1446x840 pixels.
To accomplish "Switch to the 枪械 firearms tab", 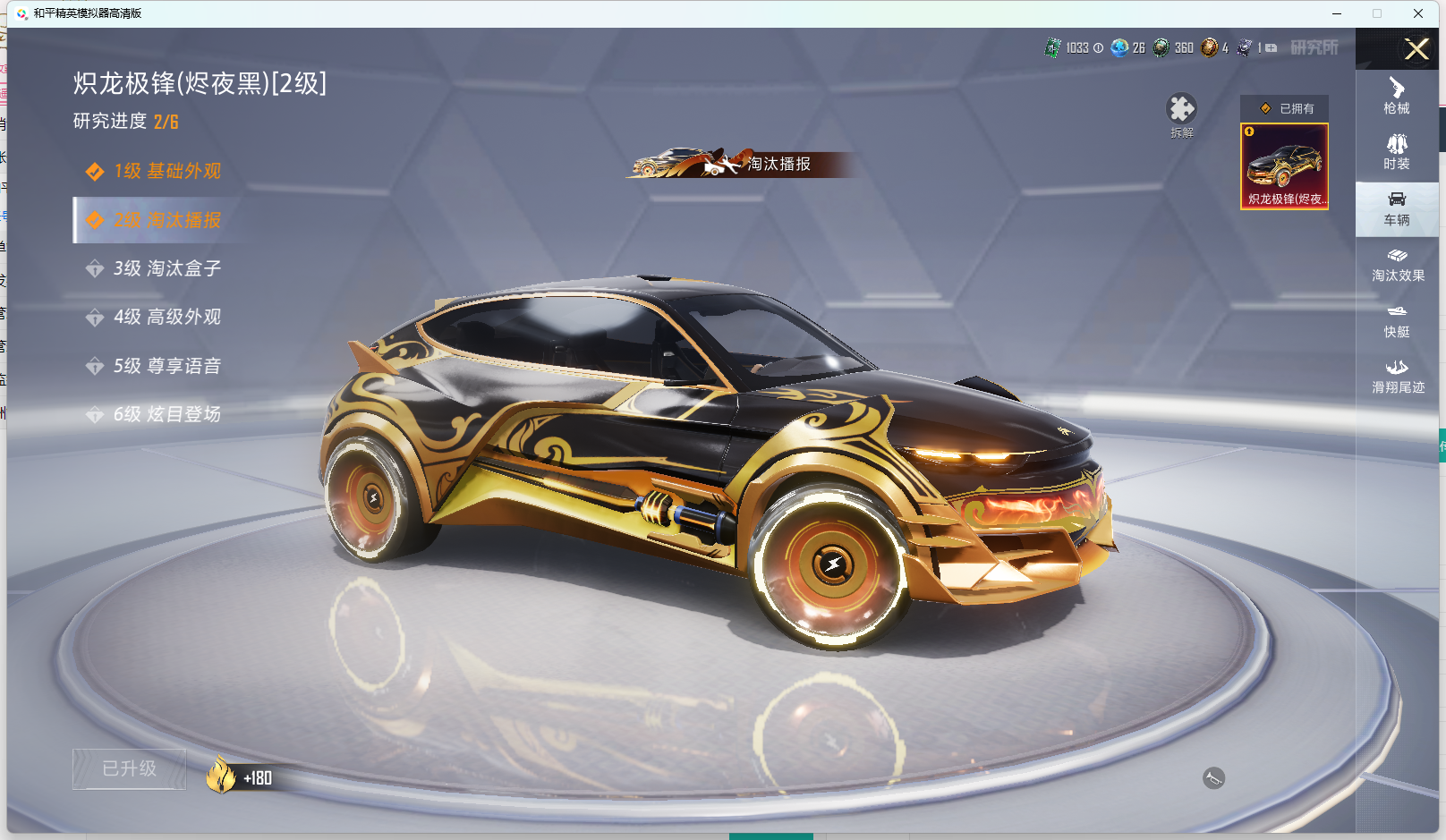I will pos(1397,97).
